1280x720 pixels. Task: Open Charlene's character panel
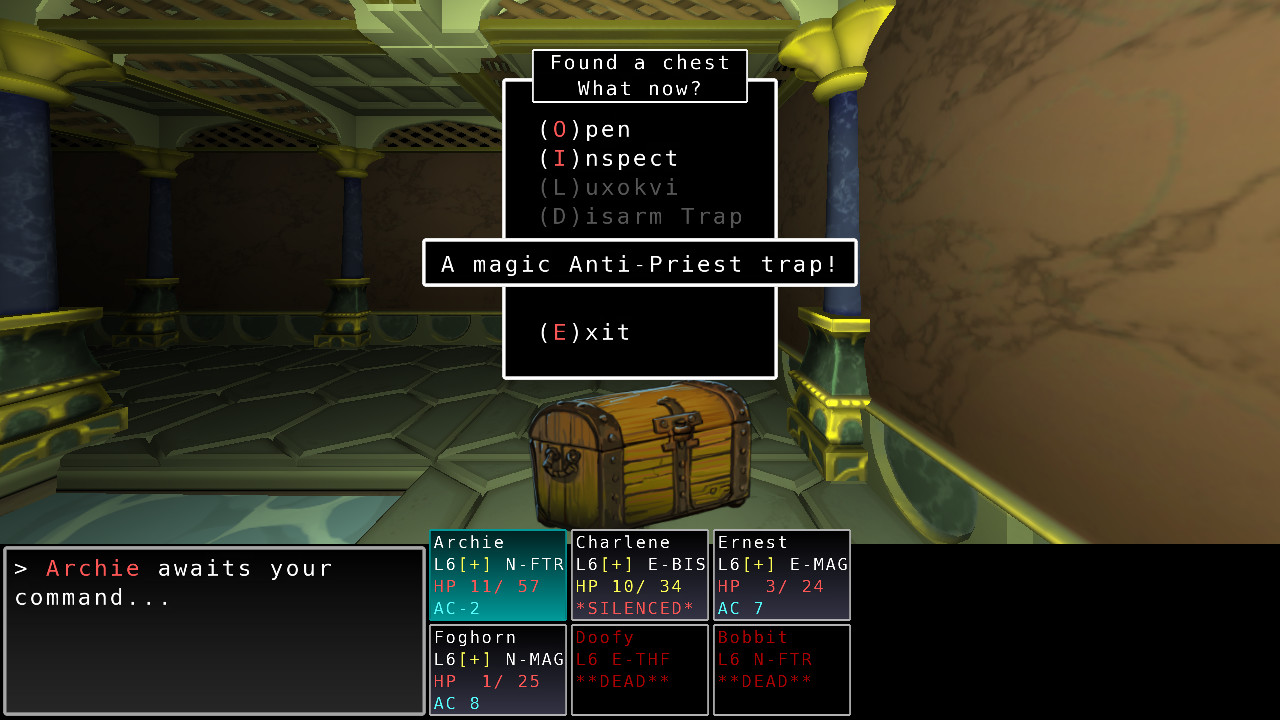(x=639, y=575)
